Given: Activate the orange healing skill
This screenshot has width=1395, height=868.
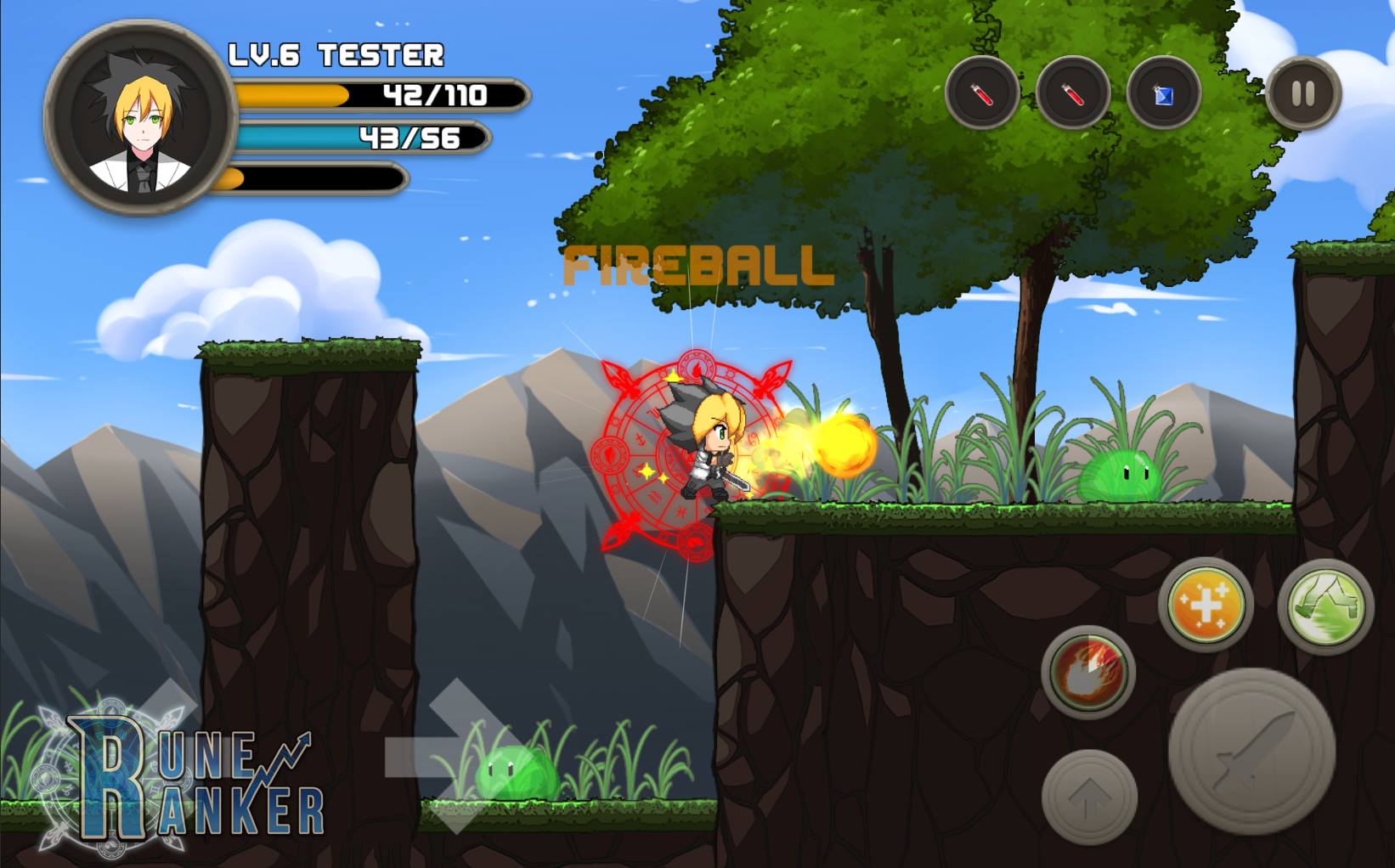Looking at the screenshot, I should 1205,605.
